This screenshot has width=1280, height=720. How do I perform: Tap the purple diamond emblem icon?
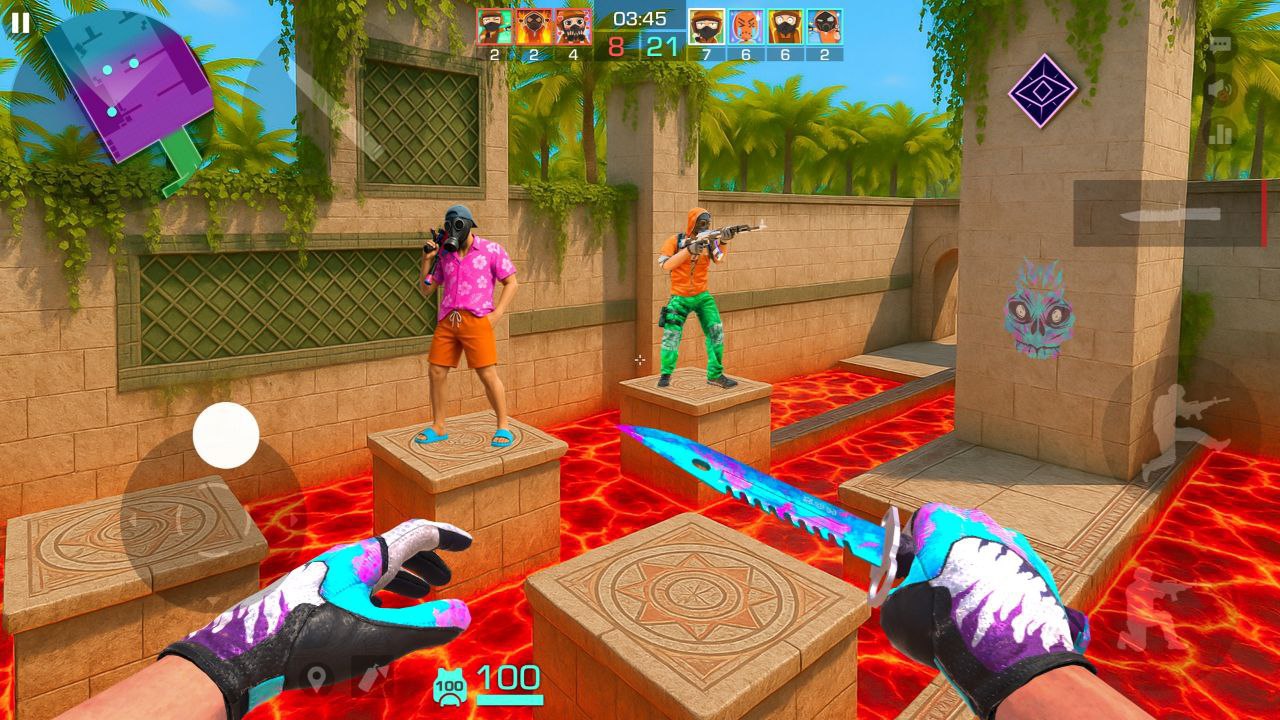click(x=1043, y=91)
